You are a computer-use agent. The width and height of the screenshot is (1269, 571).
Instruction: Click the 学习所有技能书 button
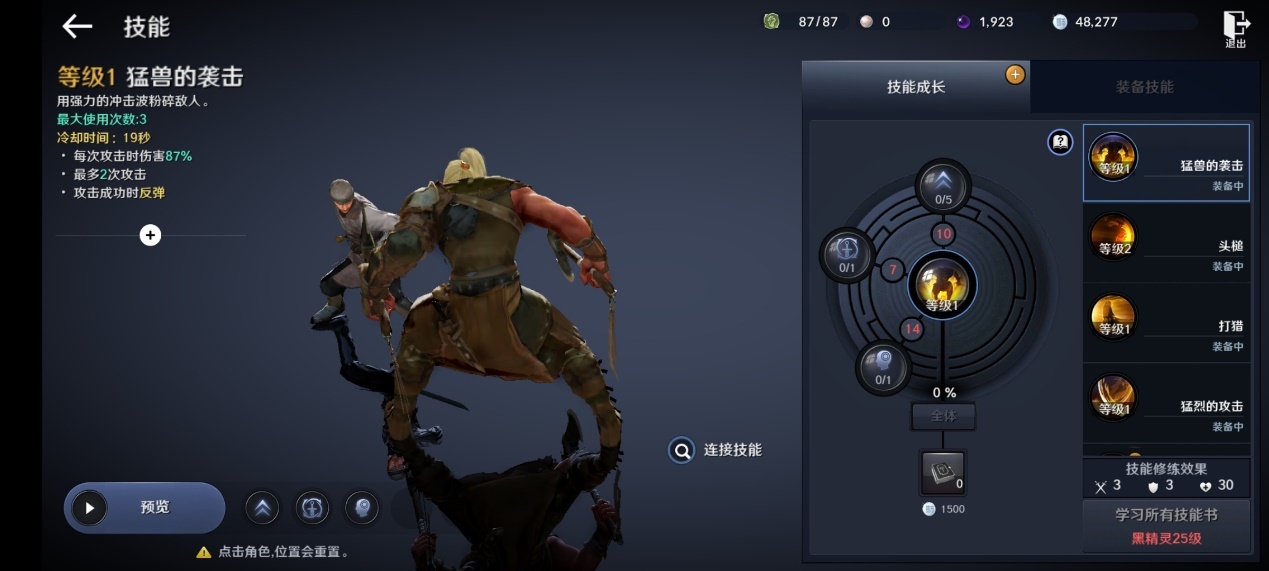coord(1166,525)
